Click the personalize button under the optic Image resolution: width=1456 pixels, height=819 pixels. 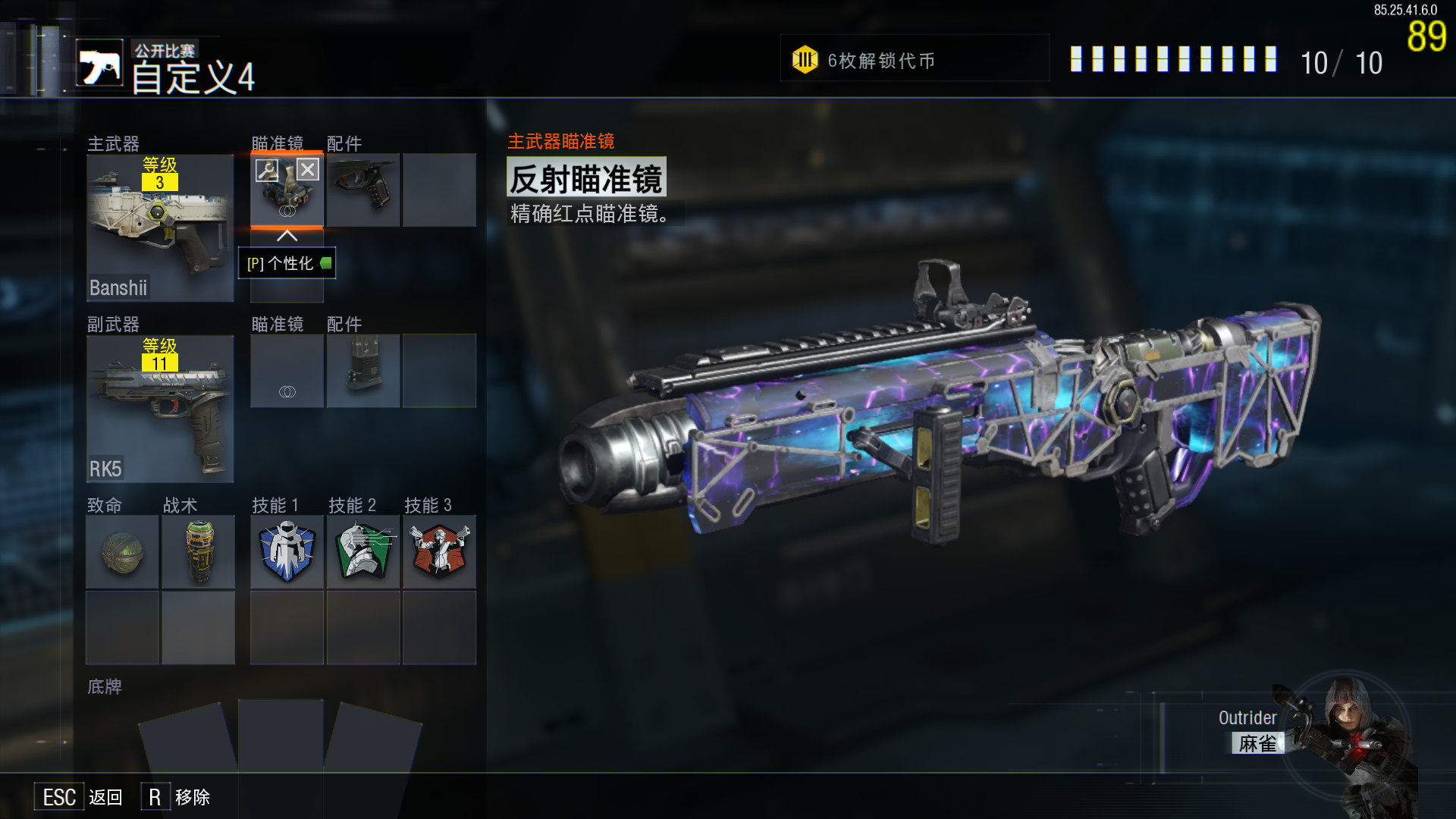tap(287, 263)
